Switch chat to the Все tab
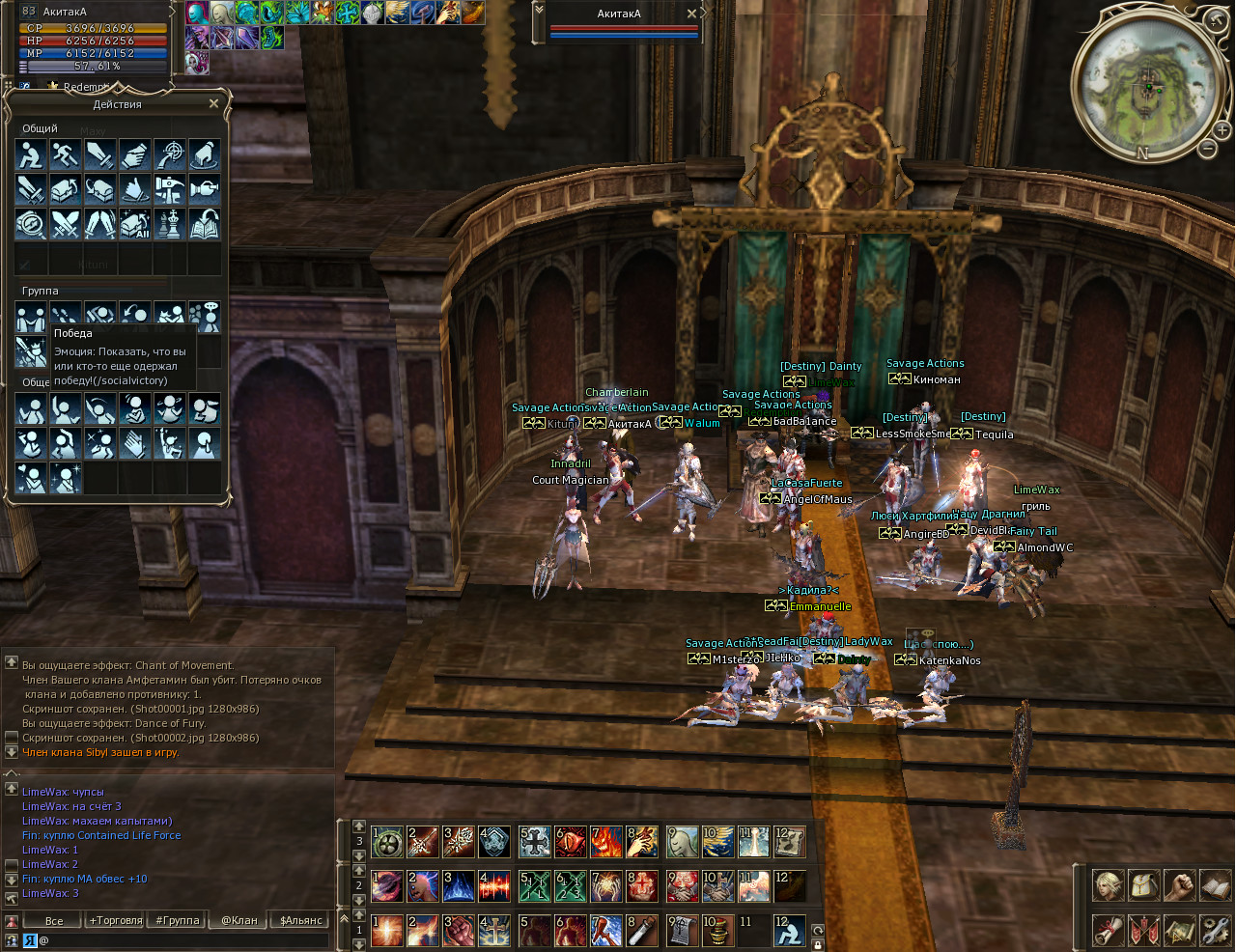Viewport: 1236px width, 952px height. click(x=54, y=920)
